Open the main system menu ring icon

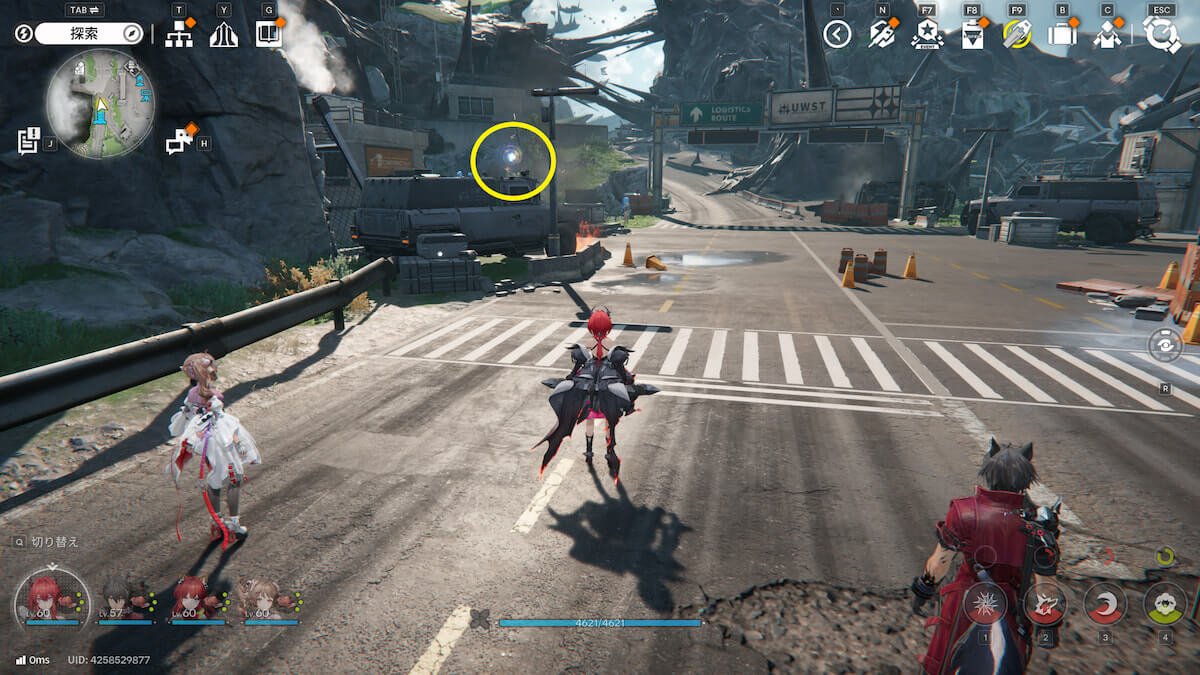(x=1162, y=35)
